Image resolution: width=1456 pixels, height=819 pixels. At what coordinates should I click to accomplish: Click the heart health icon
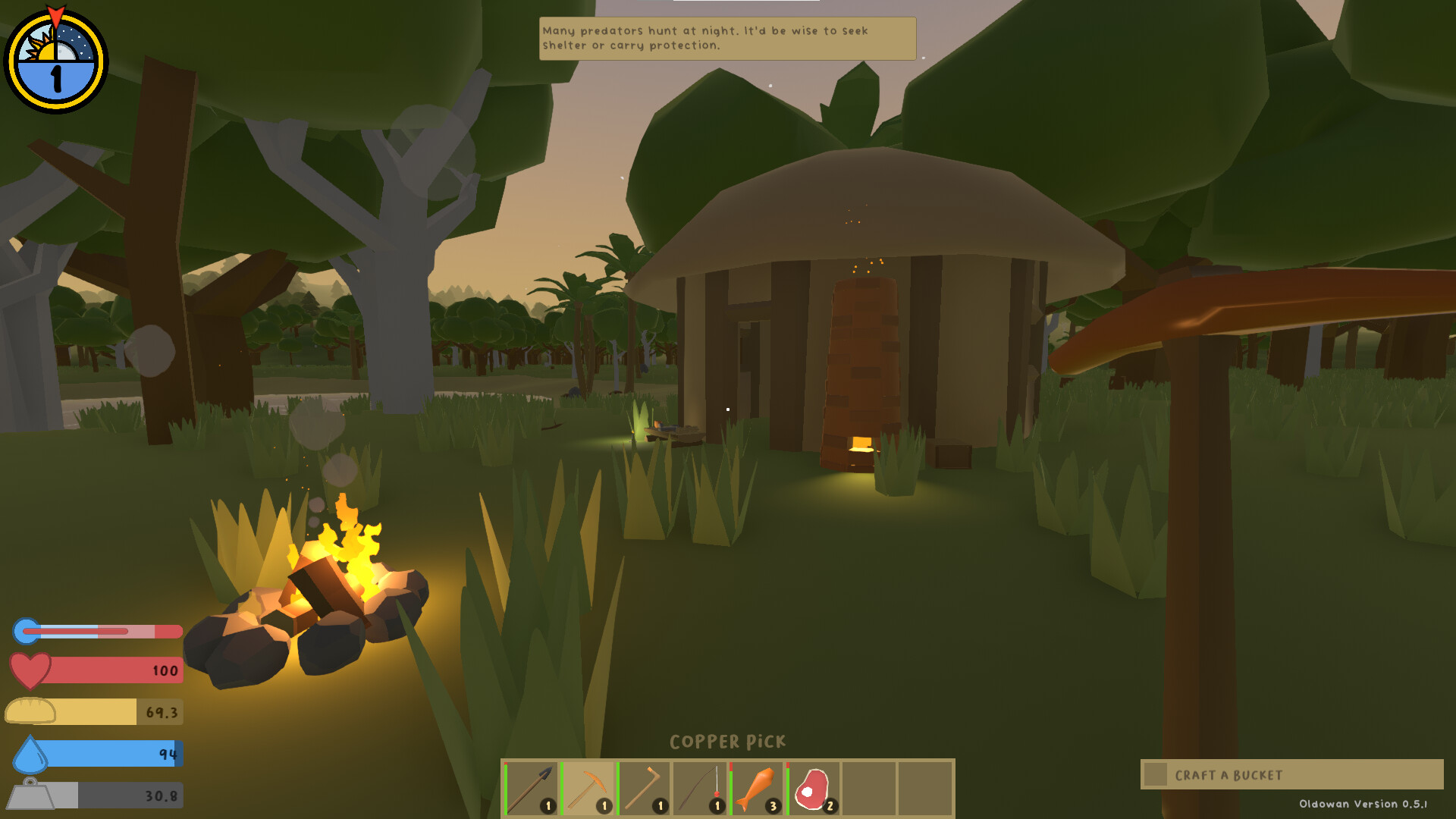pyautogui.click(x=29, y=670)
